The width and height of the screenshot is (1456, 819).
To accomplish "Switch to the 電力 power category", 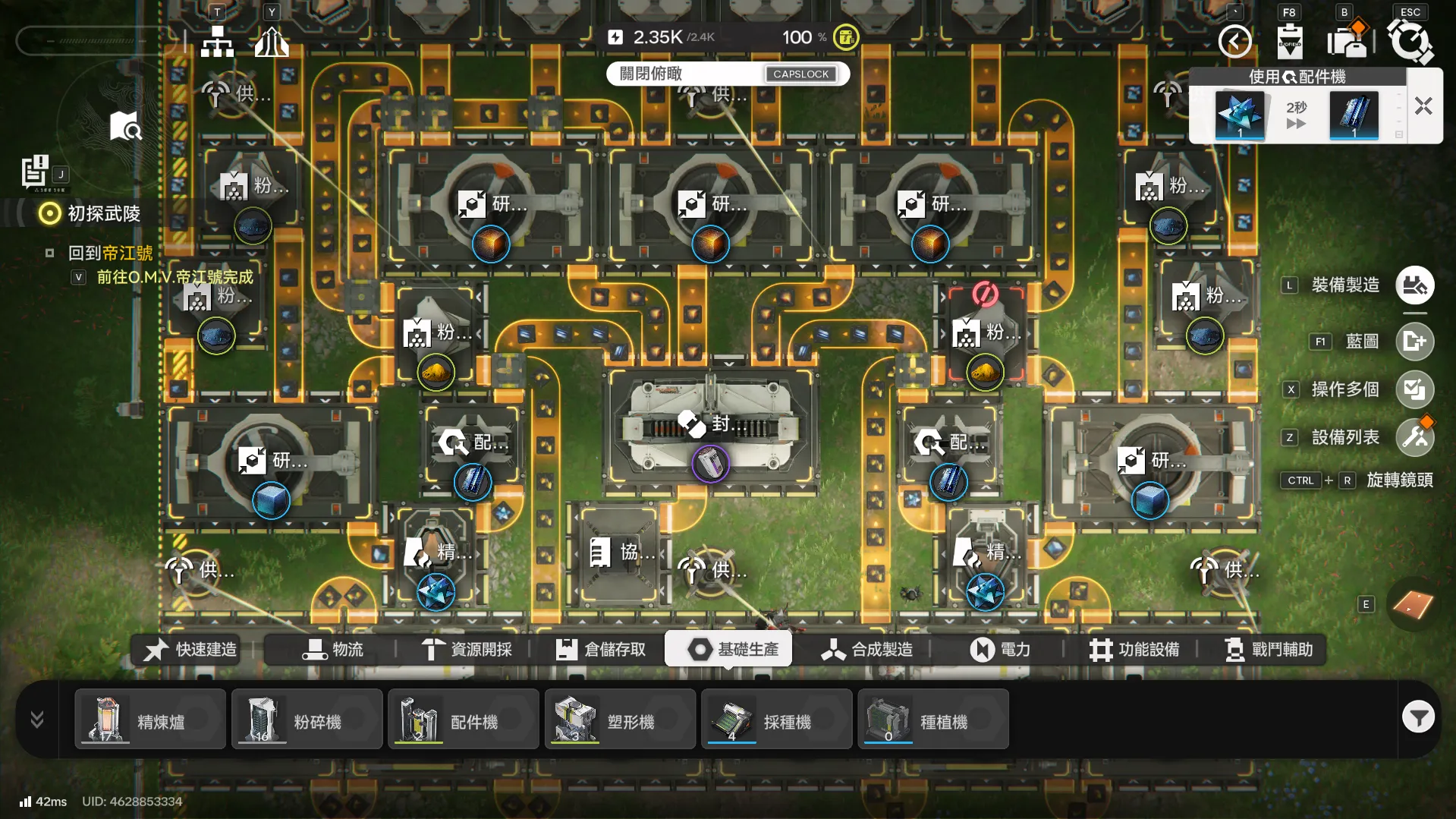I will (1000, 650).
